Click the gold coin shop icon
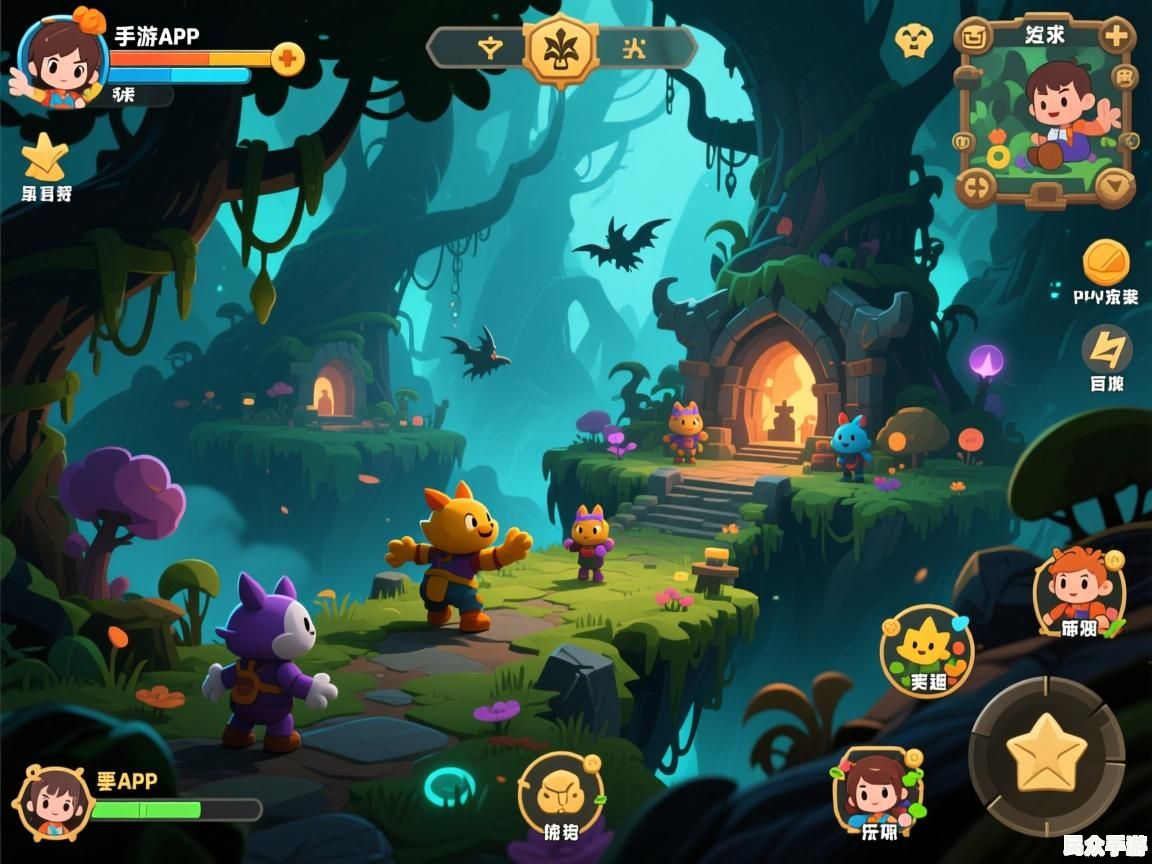Image resolution: width=1152 pixels, height=864 pixels. 1106,262
